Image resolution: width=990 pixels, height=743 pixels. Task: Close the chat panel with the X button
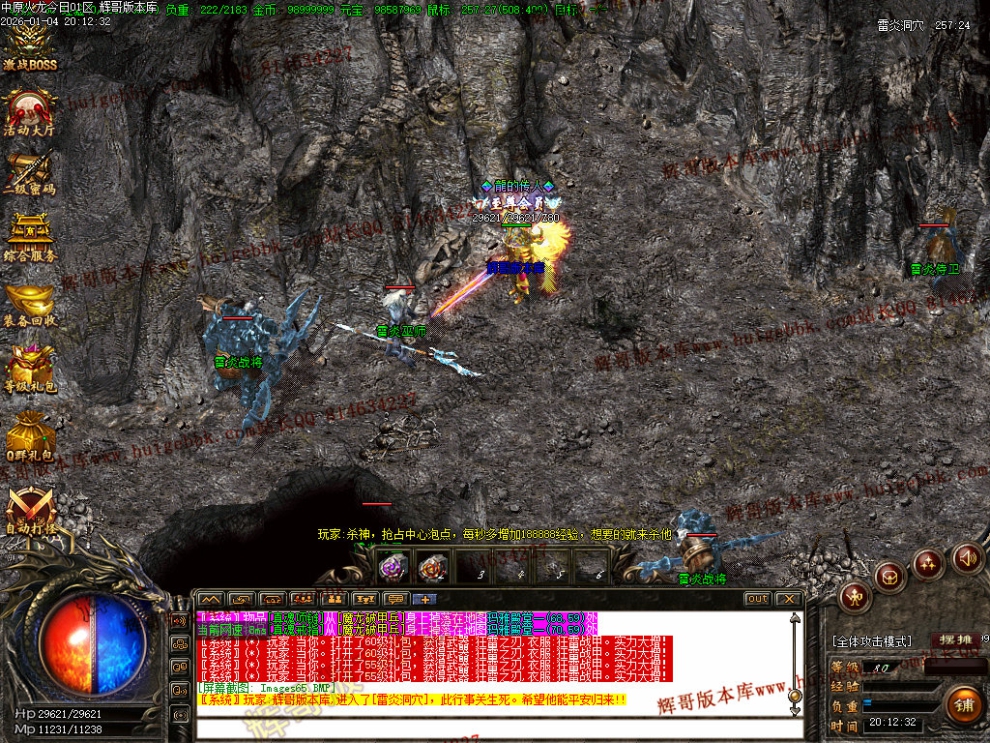[788, 599]
